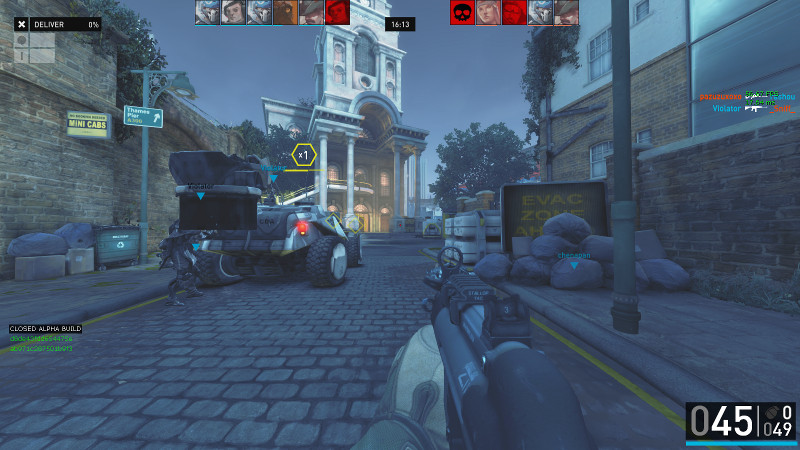Image resolution: width=800 pixels, height=450 pixels.
Task: Pick the red dead-teammate portrait in the left roster
Action: click(x=337, y=12)
